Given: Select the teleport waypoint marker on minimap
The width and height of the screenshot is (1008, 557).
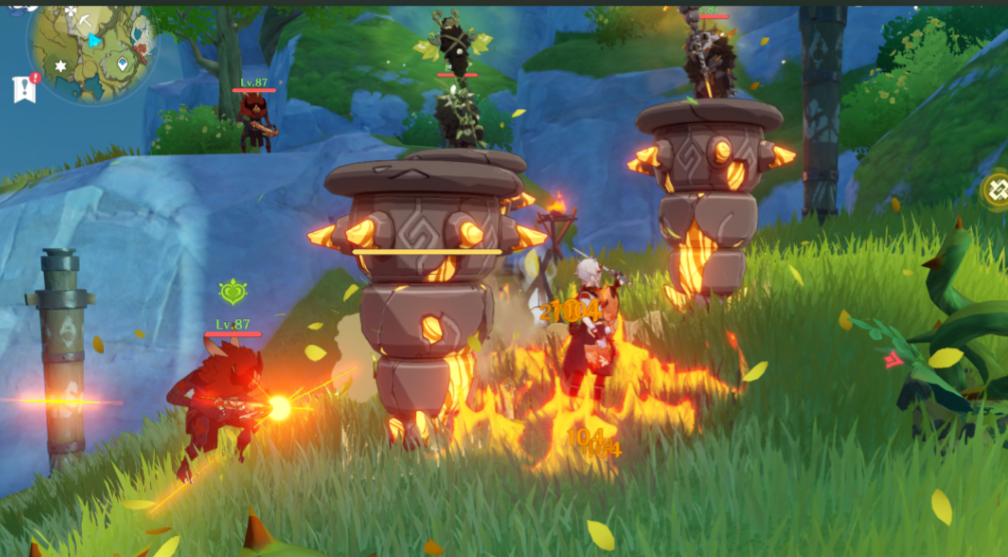Looking at the screenshot, I should click(x=122, y=64).
